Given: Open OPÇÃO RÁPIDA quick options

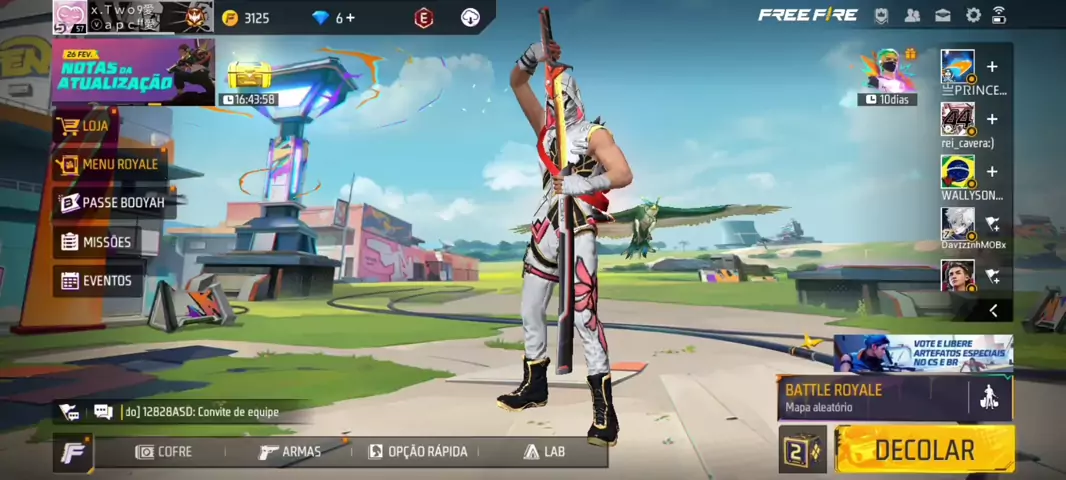Looking at the screenshot, I should click(418, 452).
